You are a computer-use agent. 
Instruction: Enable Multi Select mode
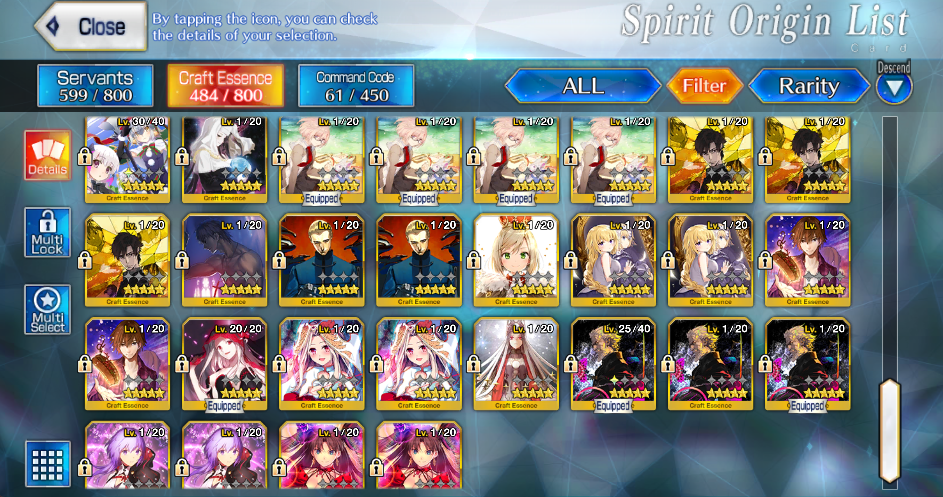coord(48,310)
